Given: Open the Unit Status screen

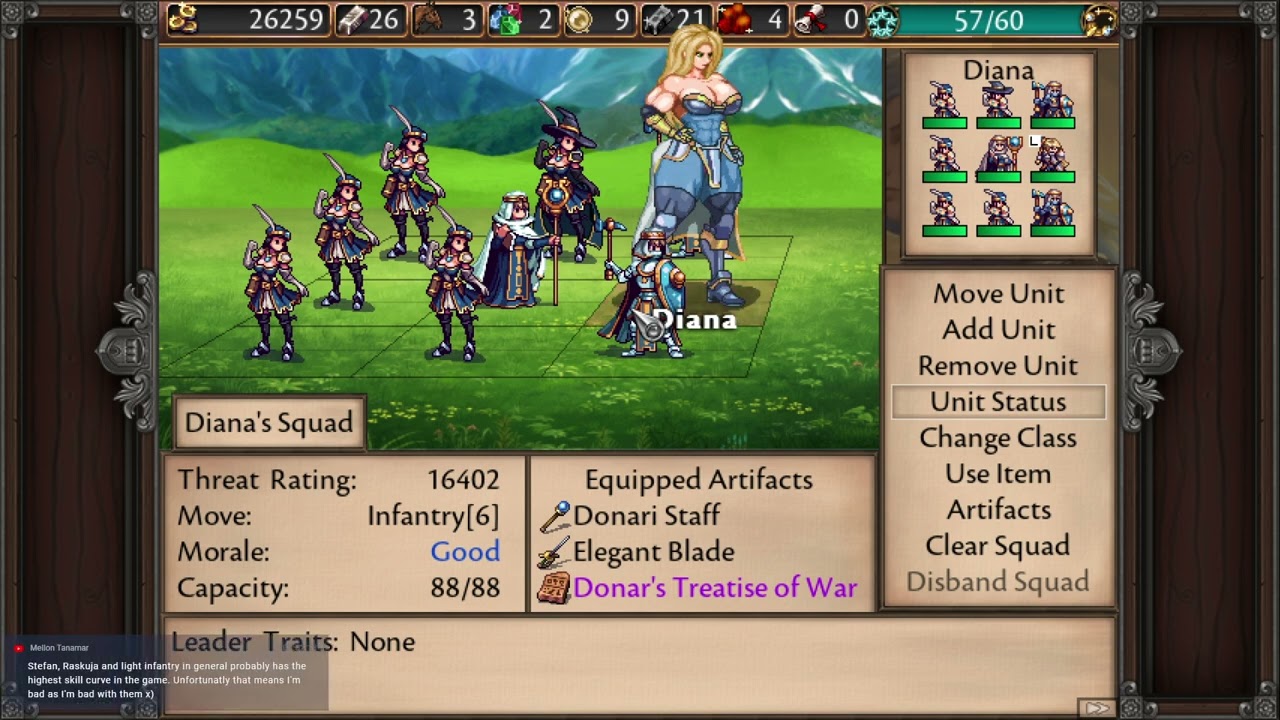Looking at the screenshot, I should click(x=998, y=402).
